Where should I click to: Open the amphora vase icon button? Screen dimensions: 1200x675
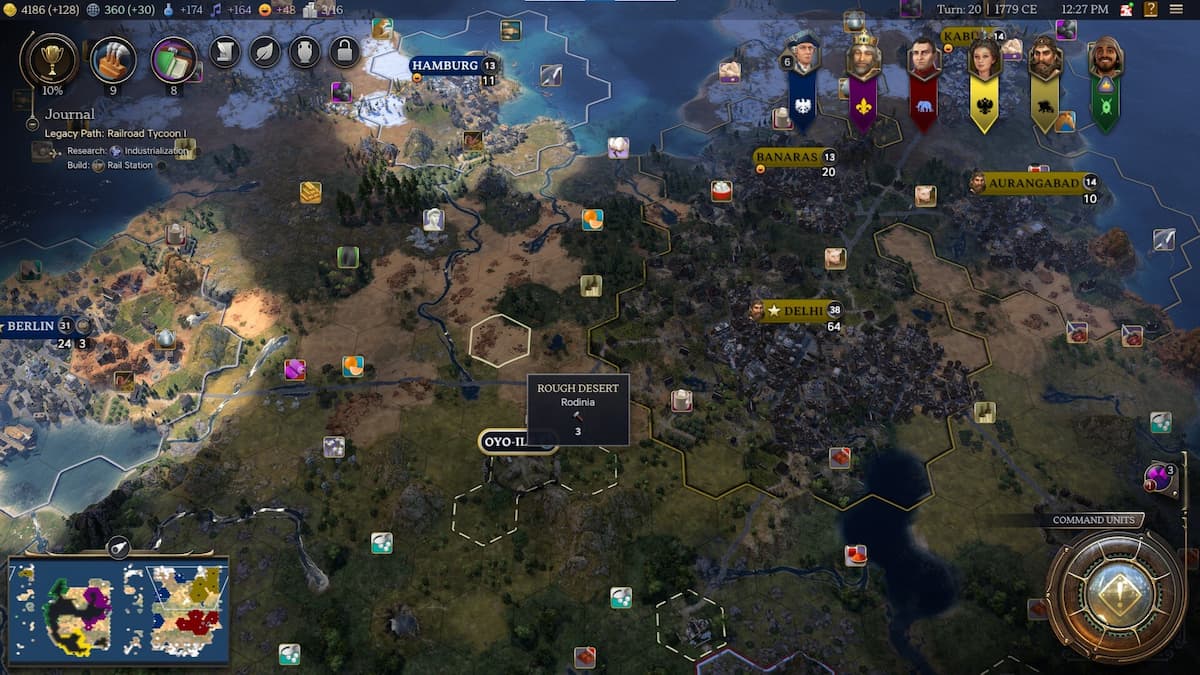coord(304,51)
